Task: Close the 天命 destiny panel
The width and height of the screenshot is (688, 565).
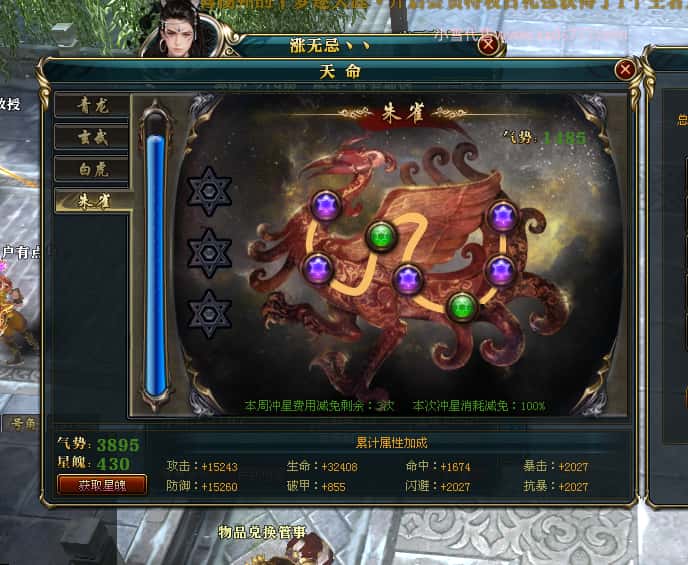Action: point(625,69)
